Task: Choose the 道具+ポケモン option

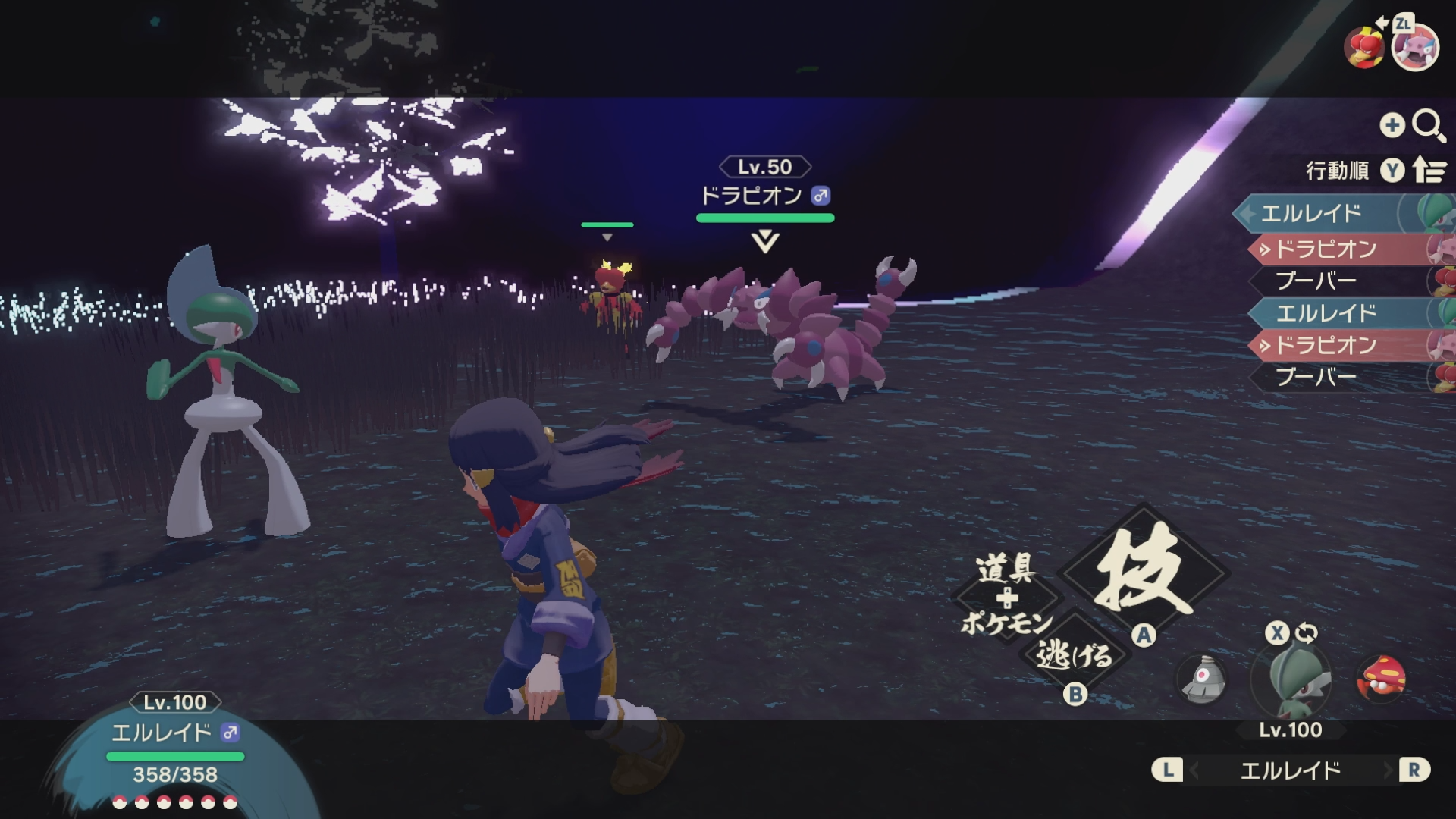Action: click(x=1006, y=598)
